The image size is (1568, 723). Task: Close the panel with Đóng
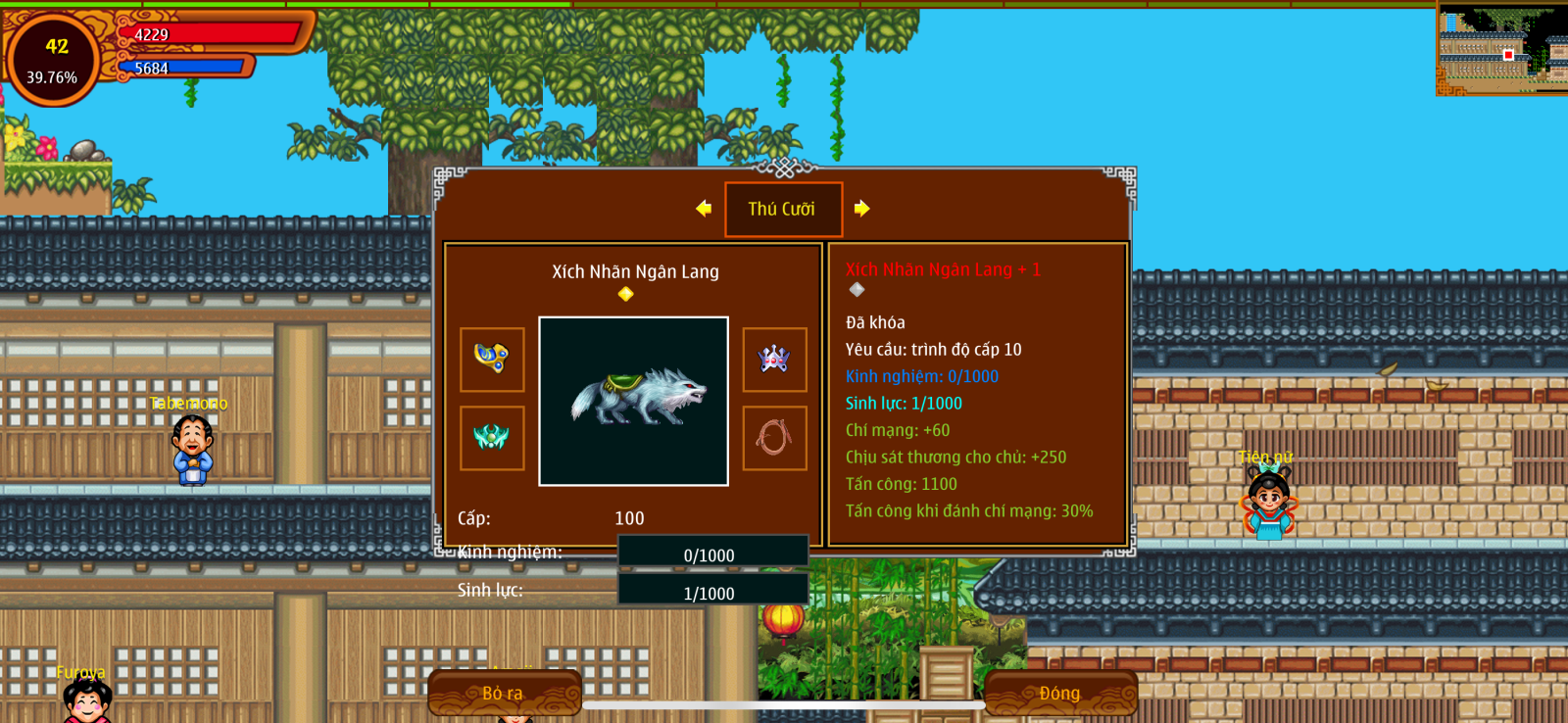tap(1060, 693)
